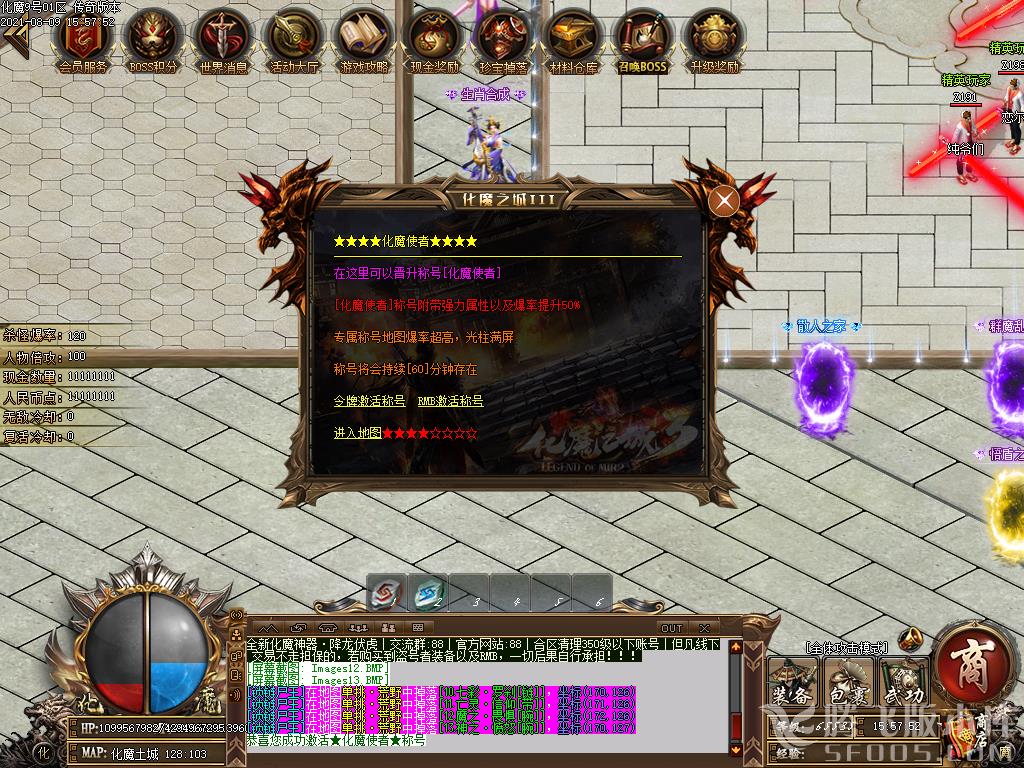Screen dimensions: 1024x768
Task: Close the 化魔之城III dialog window
Action: (723, 201)
